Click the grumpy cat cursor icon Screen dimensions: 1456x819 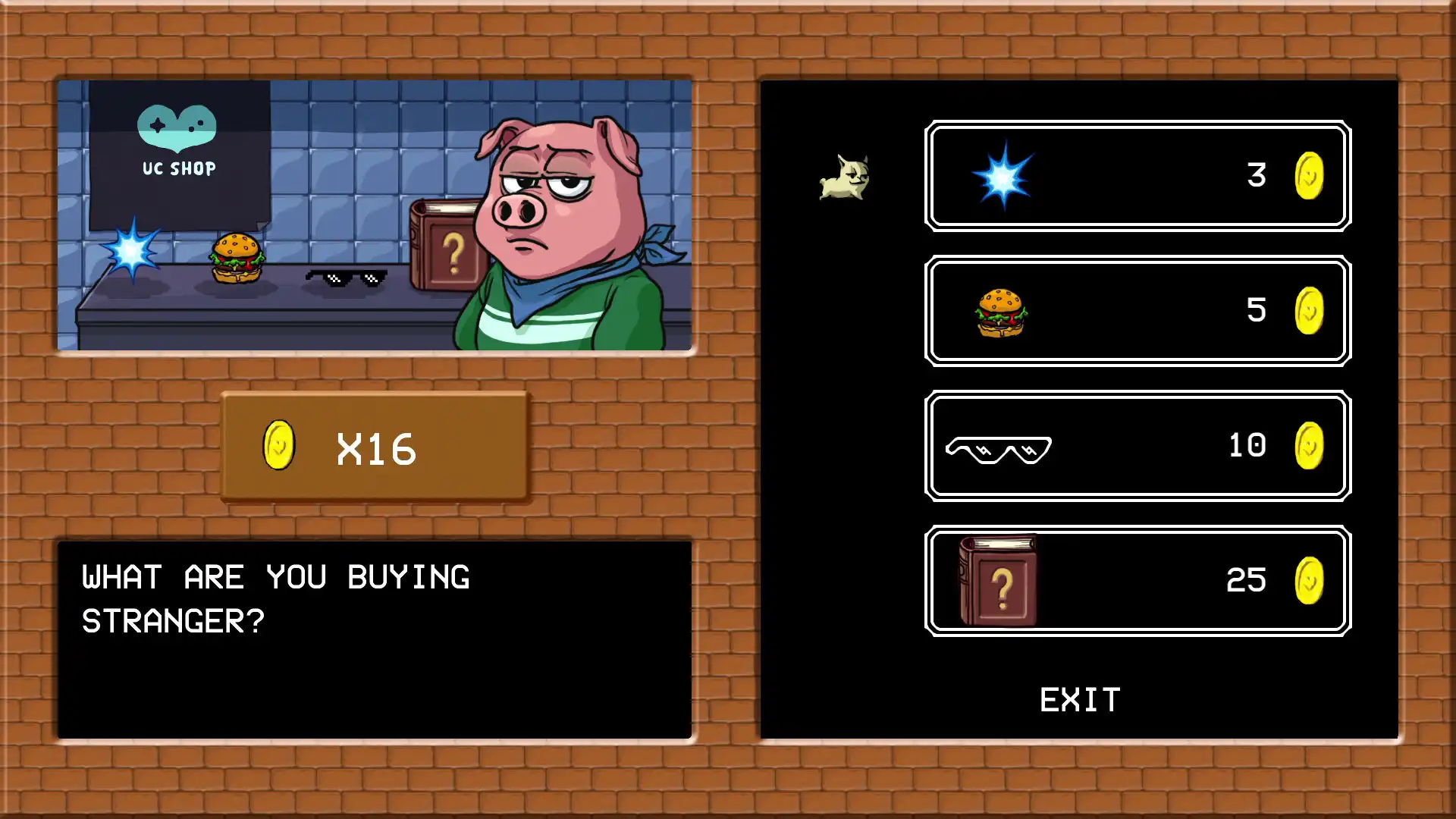(844, 176)
